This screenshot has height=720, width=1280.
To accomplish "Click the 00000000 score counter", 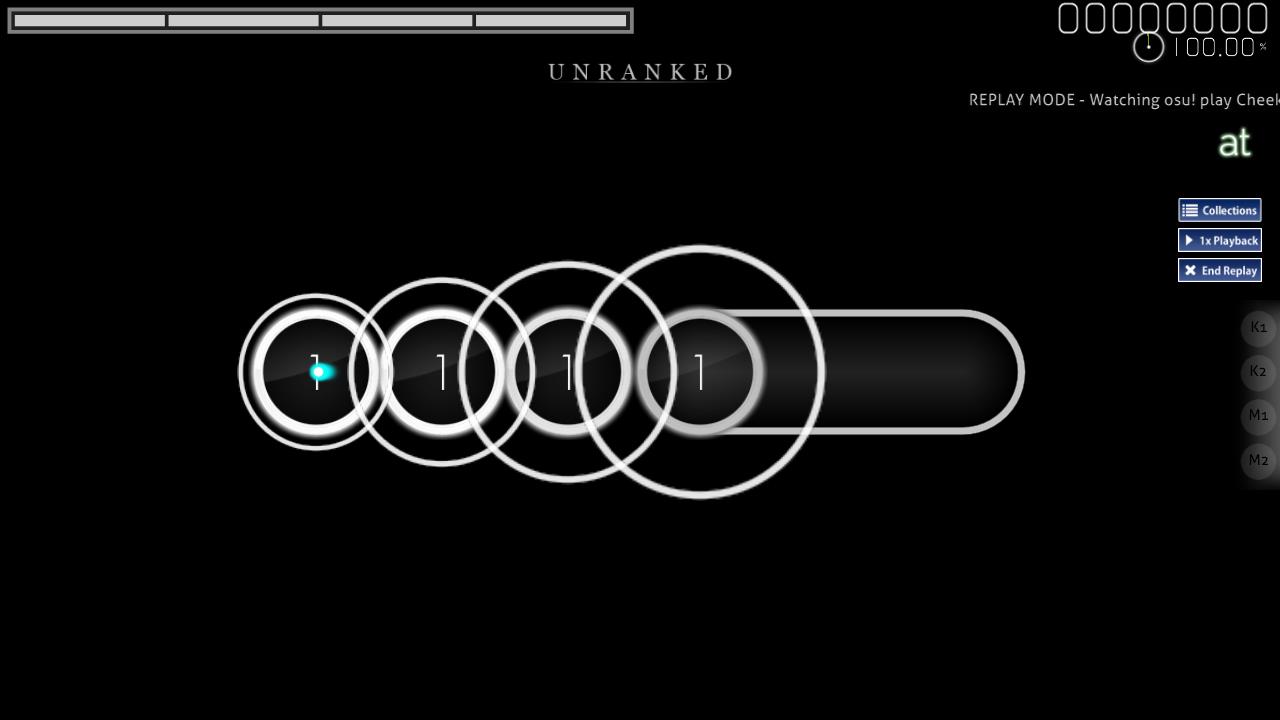I will (x=1165, y=17).
